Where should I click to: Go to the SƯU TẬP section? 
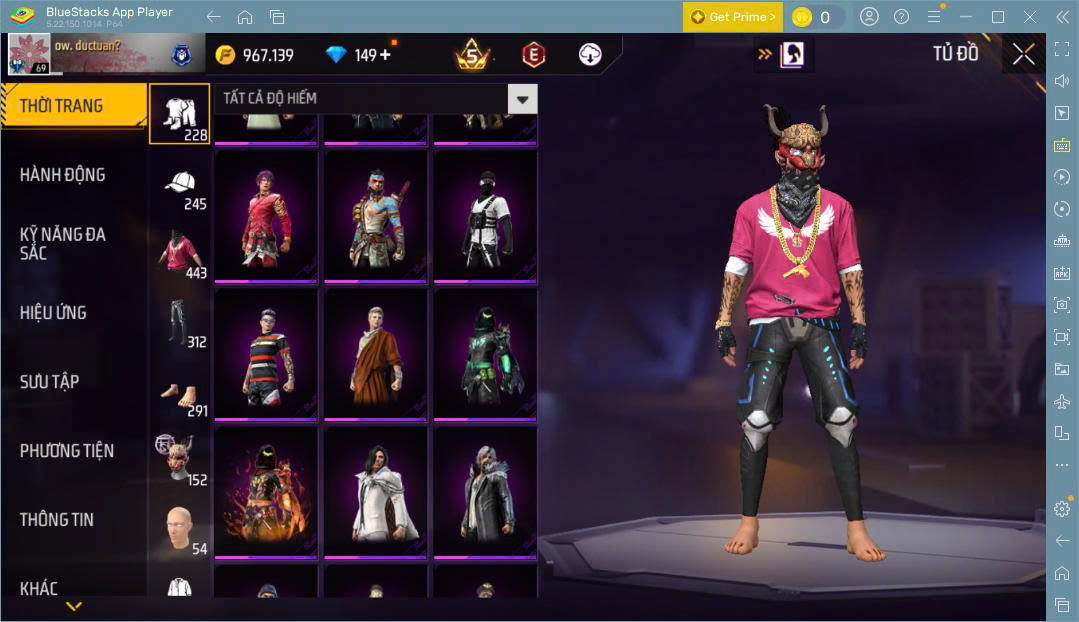(x=50, y=381)
